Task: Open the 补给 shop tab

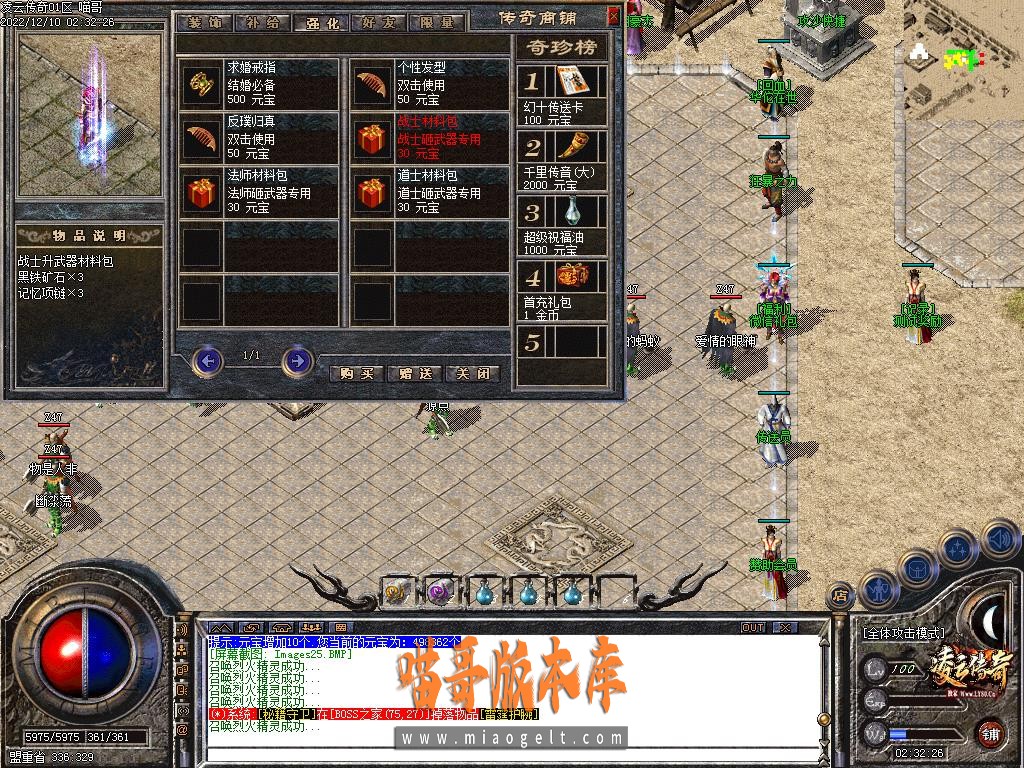Action: [262, 22]
